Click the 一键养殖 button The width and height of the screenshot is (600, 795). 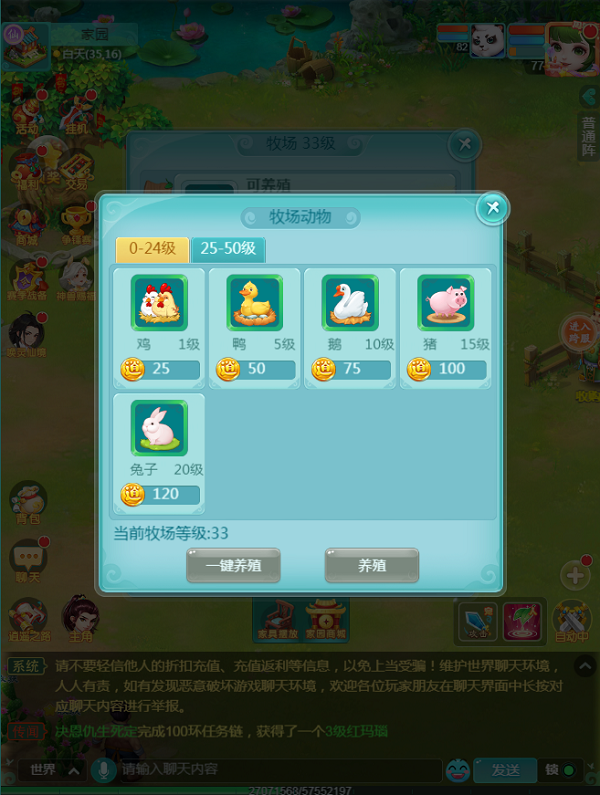(233, 565)
